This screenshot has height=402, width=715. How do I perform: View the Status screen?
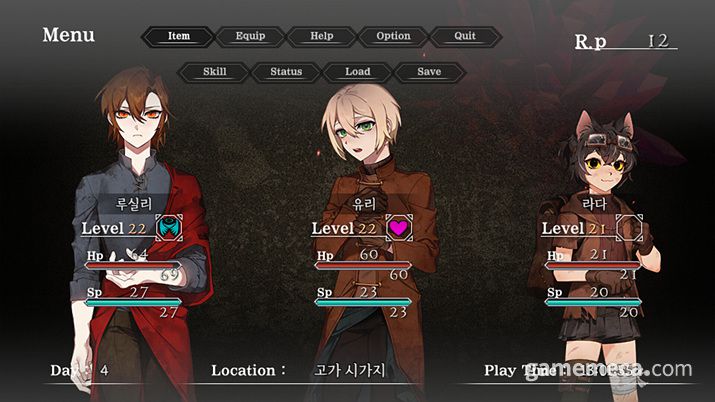click(x=286, y=72)
